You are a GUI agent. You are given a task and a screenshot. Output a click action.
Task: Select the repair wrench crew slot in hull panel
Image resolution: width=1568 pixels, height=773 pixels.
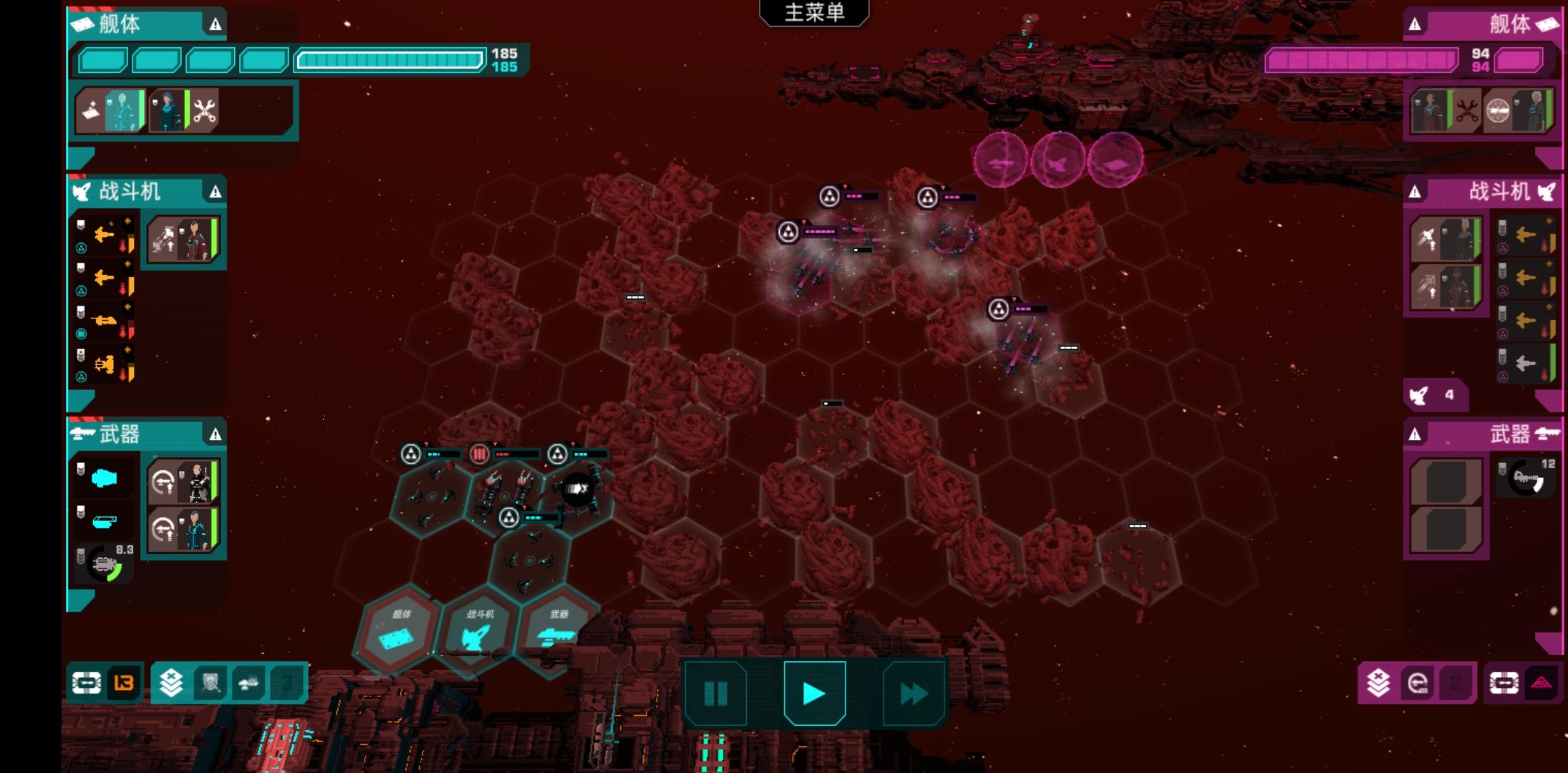(205, 111)
